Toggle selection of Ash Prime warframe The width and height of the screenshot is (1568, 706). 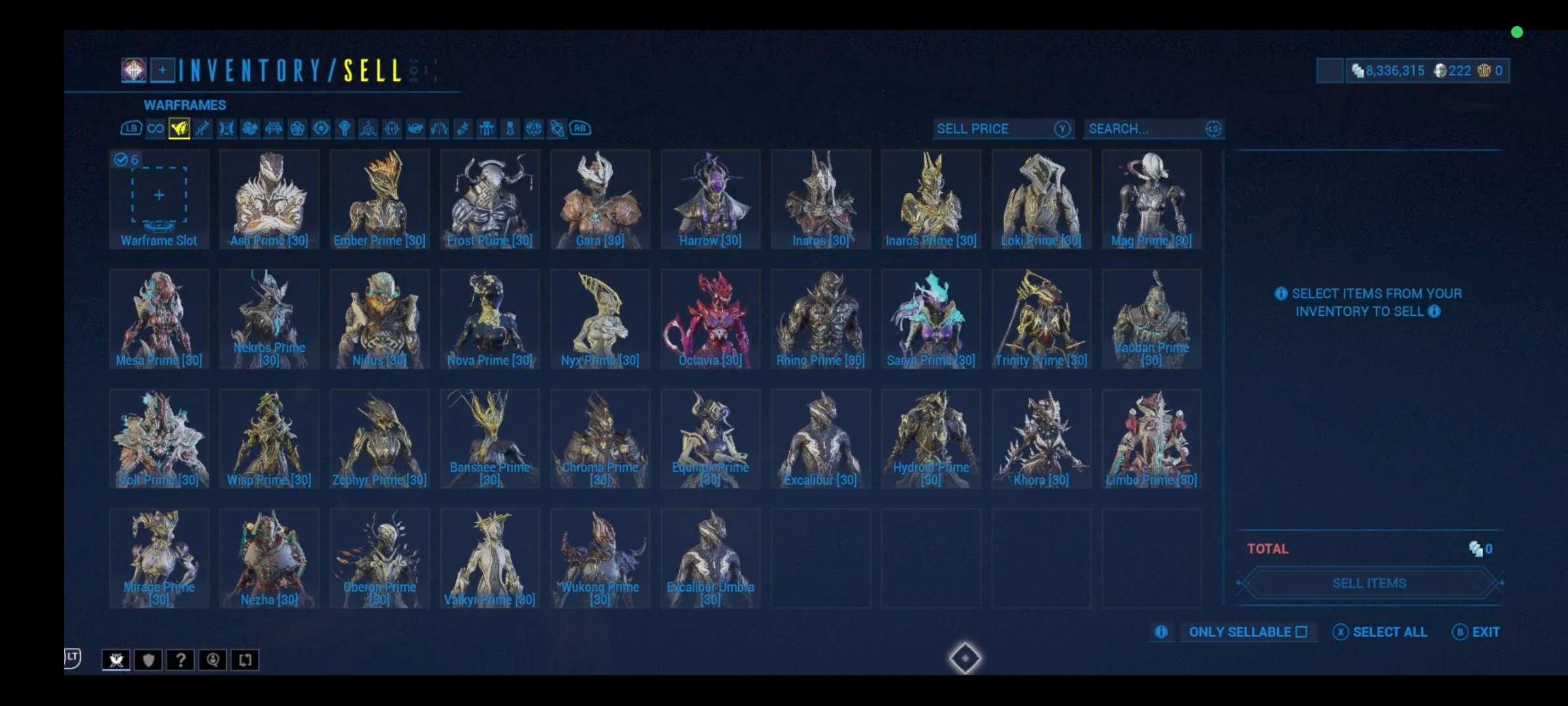tap(269, 199)
